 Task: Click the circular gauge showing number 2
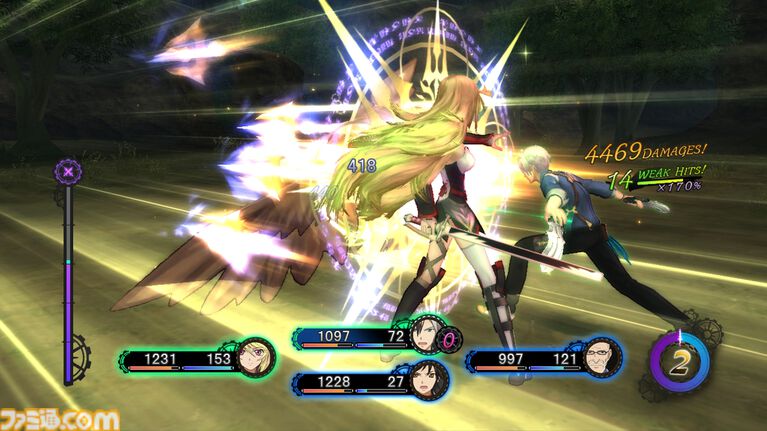[x=679, y=362]
